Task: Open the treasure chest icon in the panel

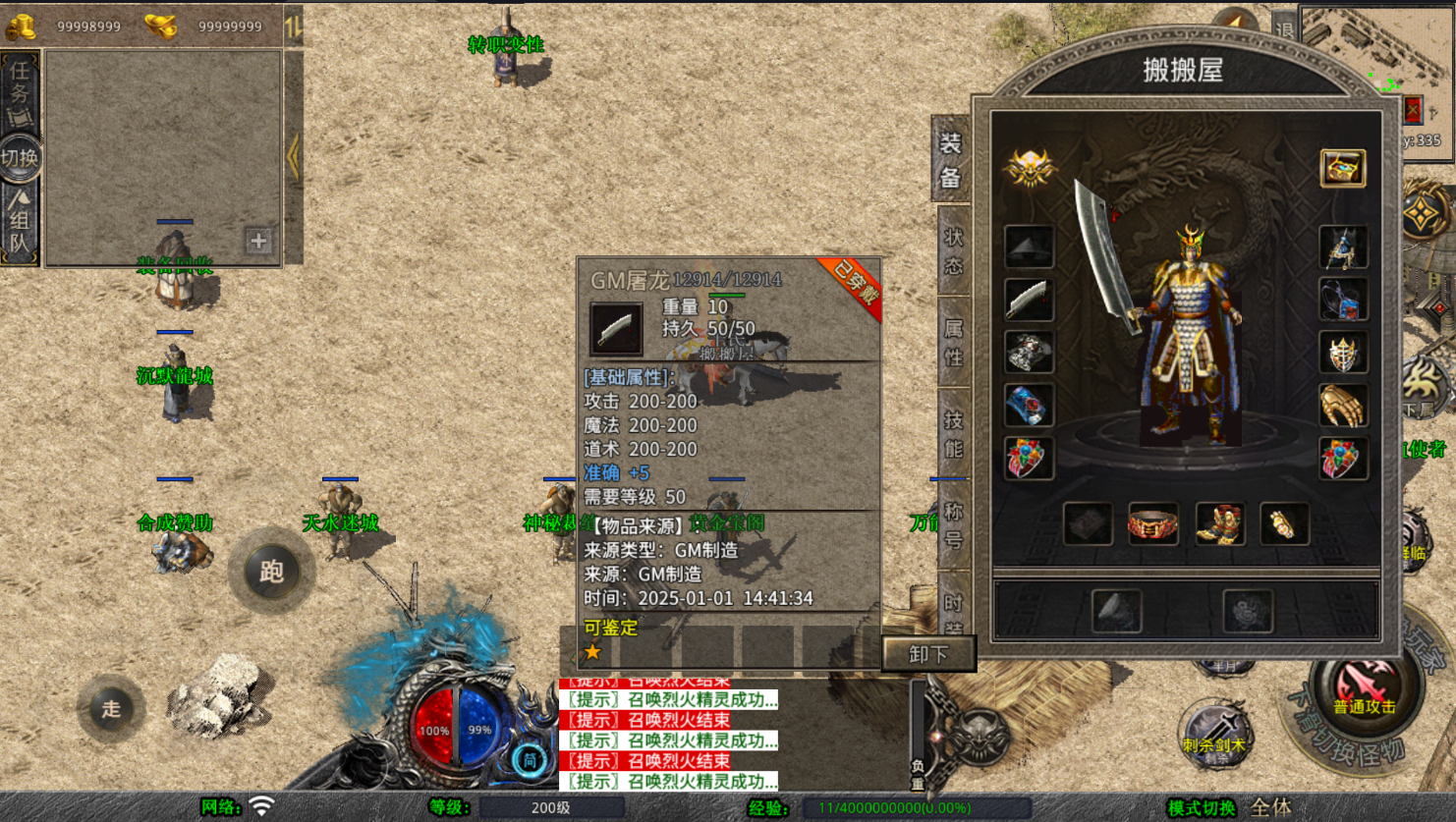Action: 1342,168
